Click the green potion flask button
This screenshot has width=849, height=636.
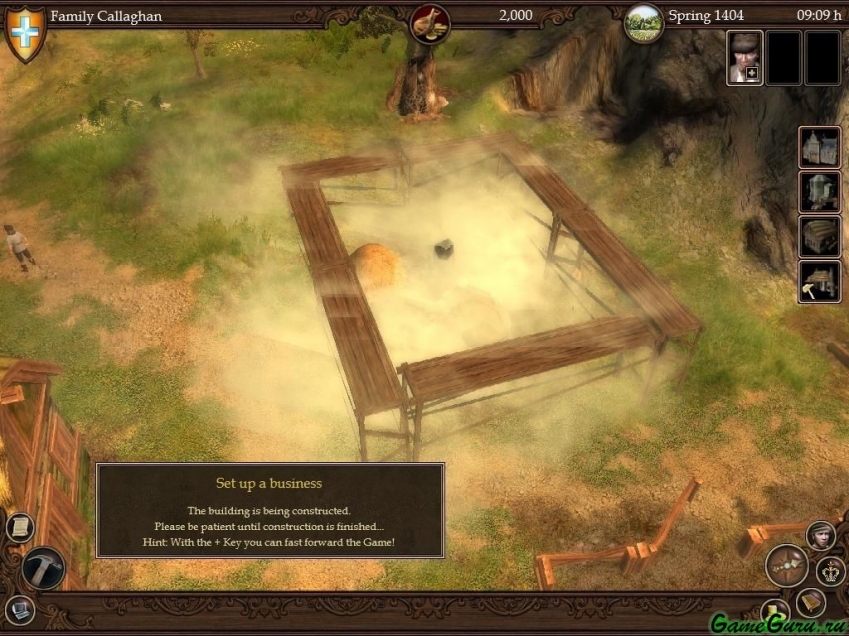click(x=773, y=611)
